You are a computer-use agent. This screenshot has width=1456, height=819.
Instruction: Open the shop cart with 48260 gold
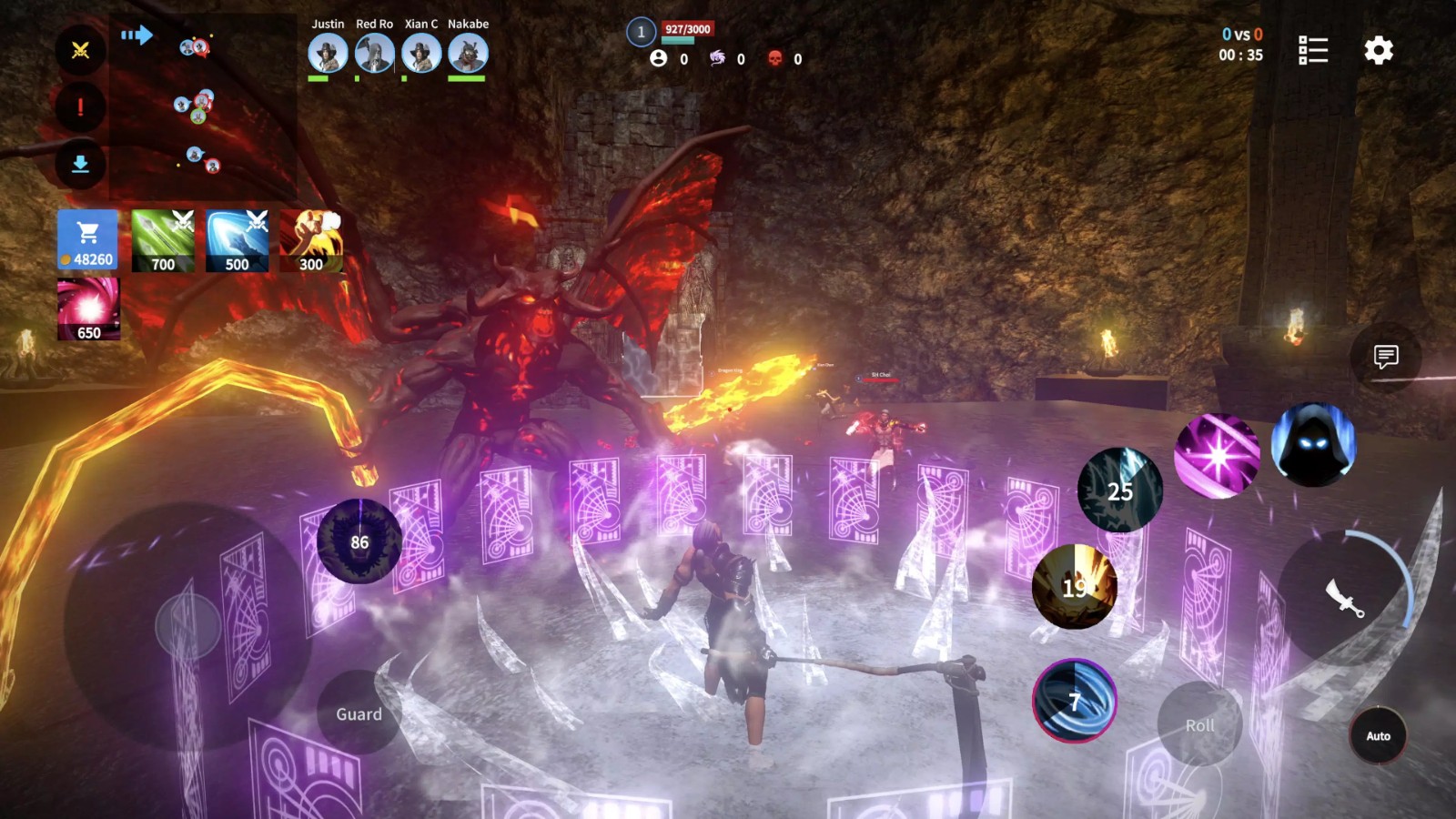tap(88, 240)
